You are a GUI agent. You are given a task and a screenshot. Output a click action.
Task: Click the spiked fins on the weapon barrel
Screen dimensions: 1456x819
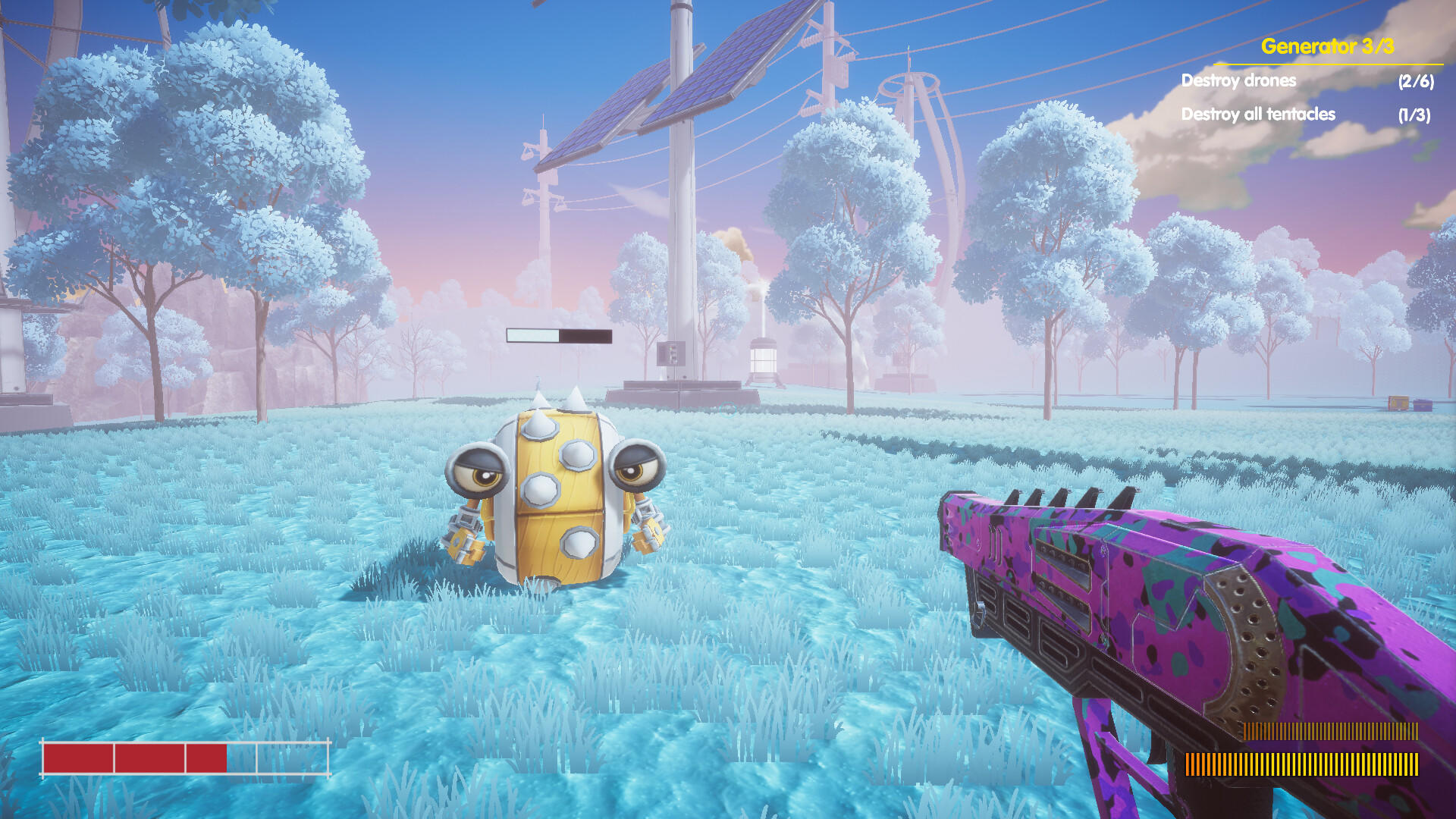tap(1062, 497)
